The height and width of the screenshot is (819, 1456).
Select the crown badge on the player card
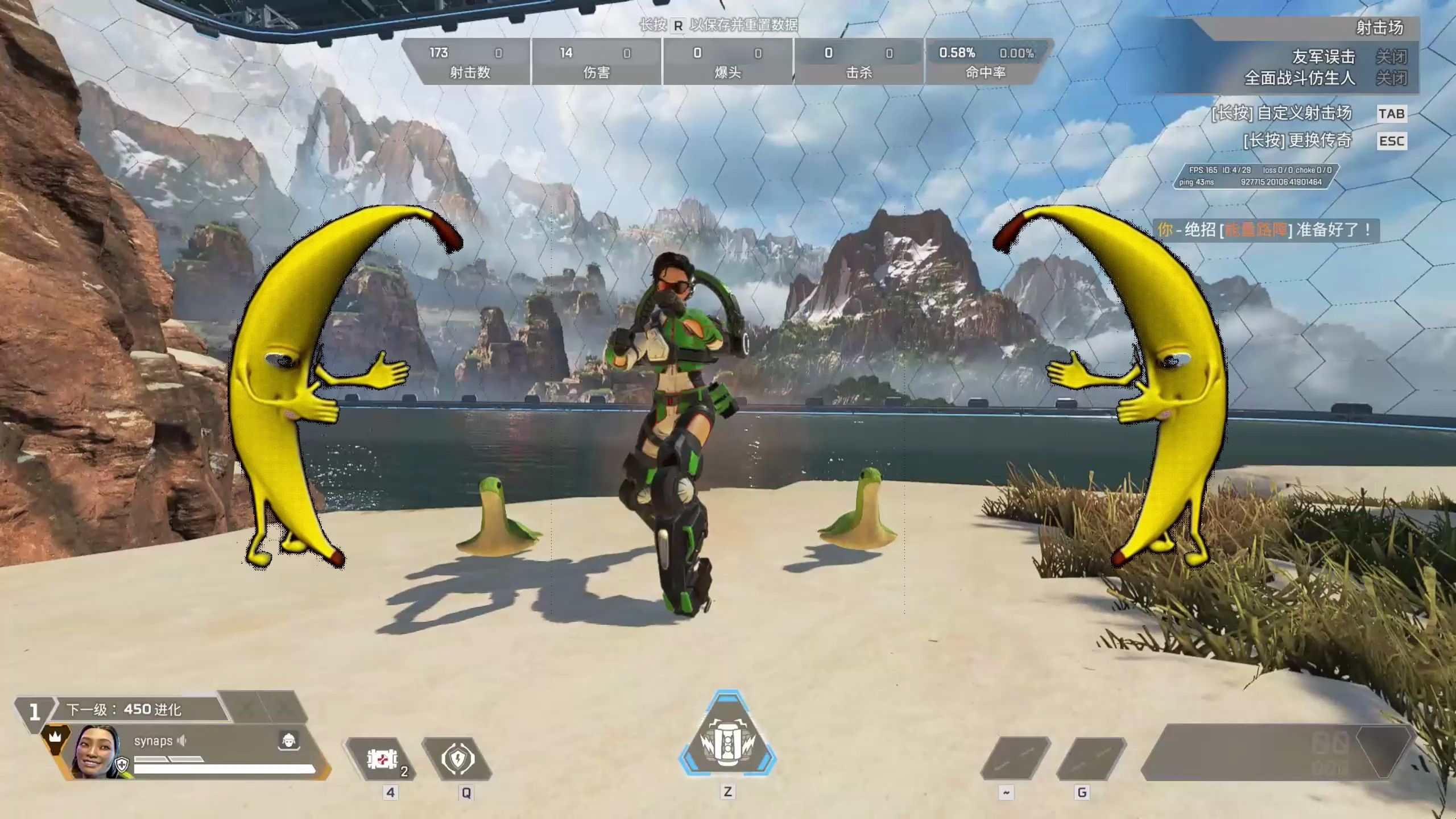[x=55, y=737]
